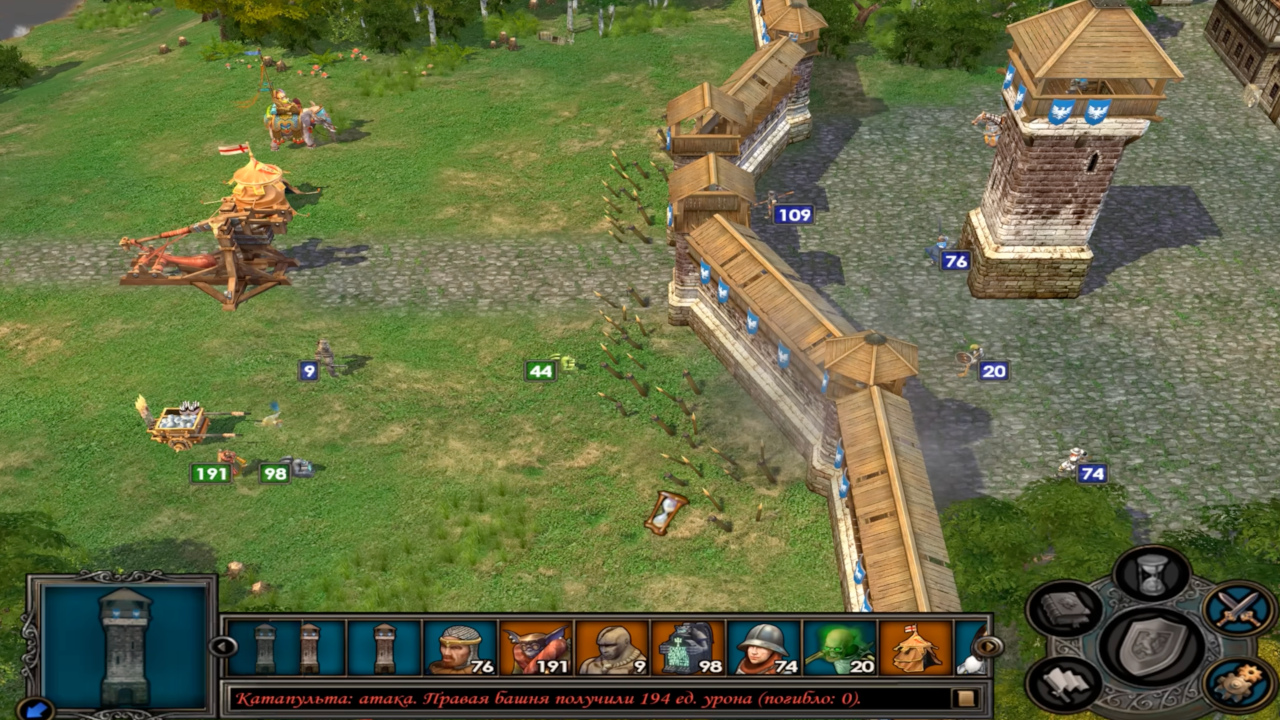Select the green goblin portrait with 20
1280x720 pixels.
point(840,647)
